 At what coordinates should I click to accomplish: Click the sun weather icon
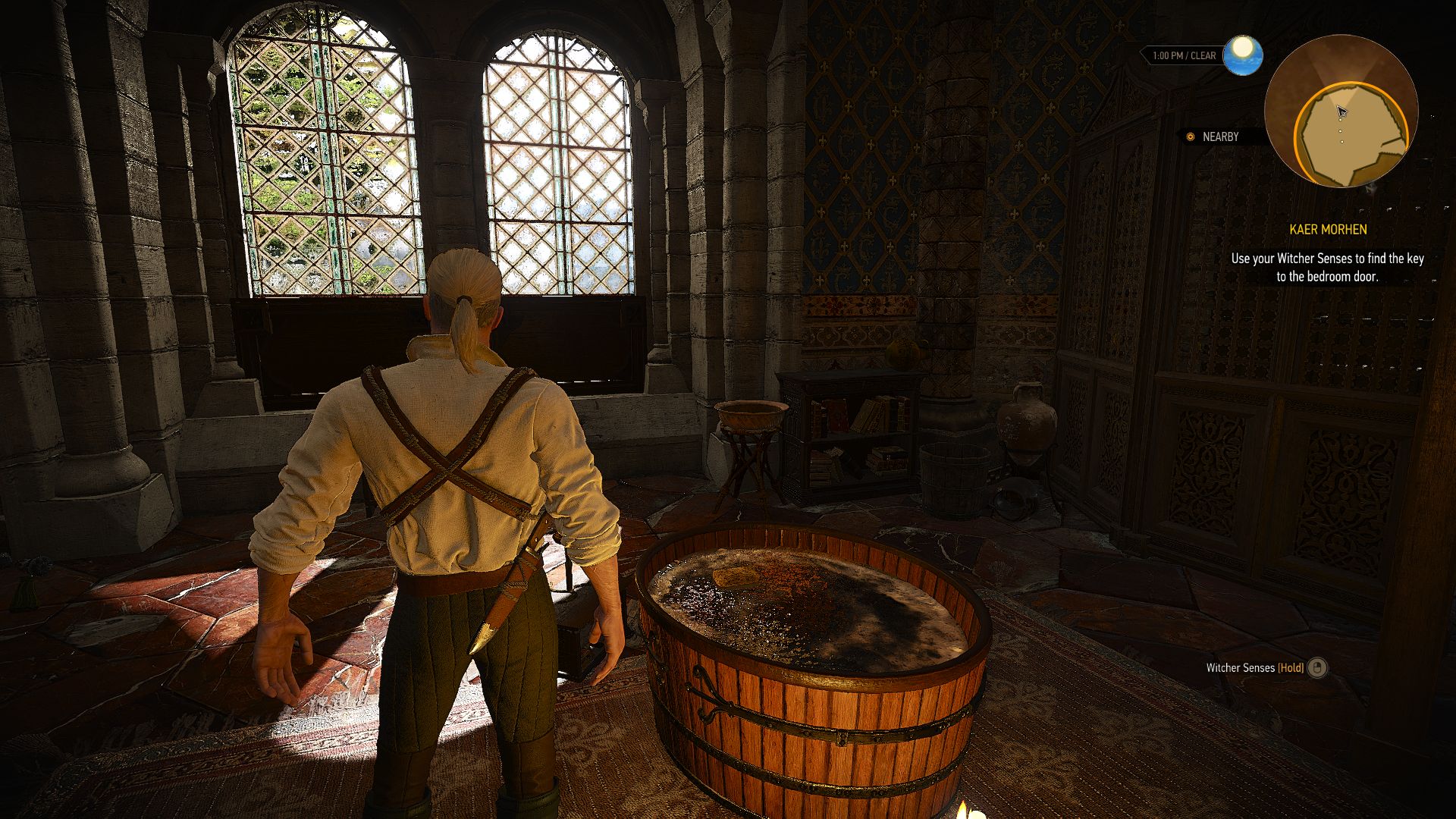click(x=1242, y=55)
